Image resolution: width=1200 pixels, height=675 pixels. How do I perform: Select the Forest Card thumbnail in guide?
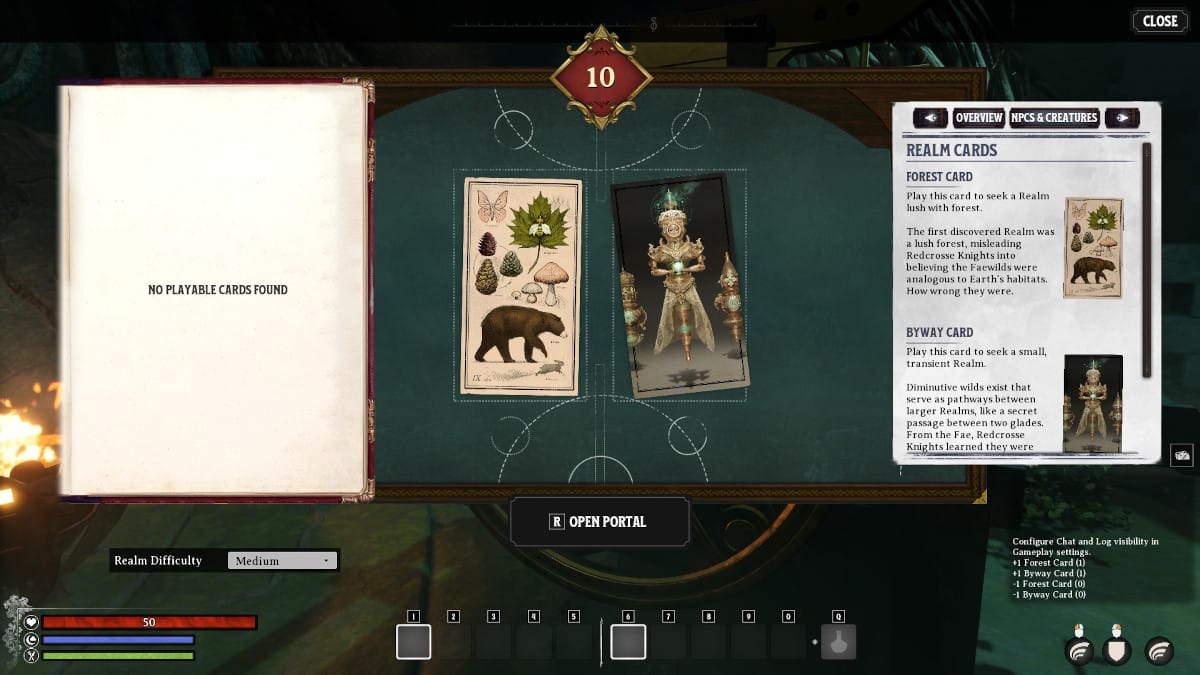click(1093, 248)
